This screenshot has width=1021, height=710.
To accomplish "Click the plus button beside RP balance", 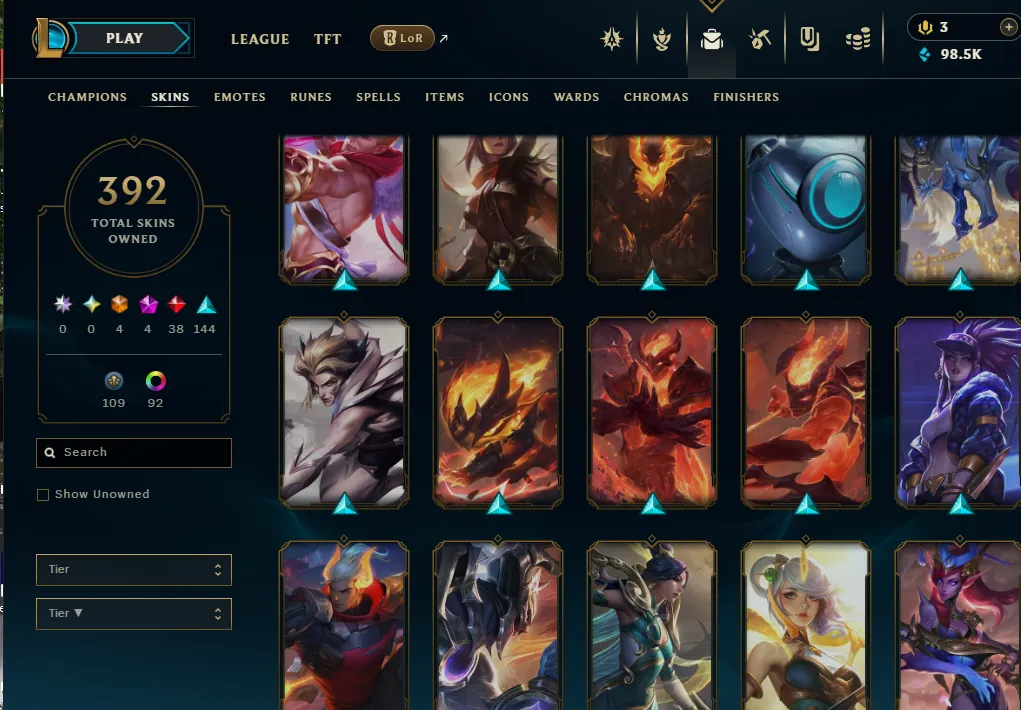I will [1007, 27].
